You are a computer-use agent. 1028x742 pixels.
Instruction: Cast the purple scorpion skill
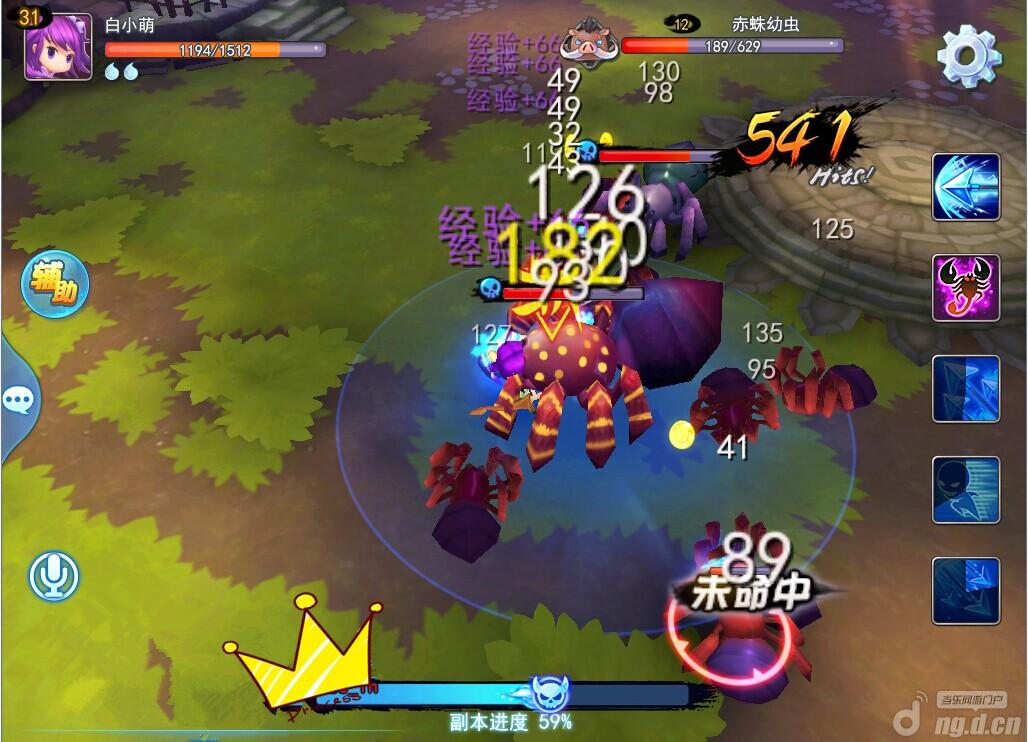[x=966, y=288]
